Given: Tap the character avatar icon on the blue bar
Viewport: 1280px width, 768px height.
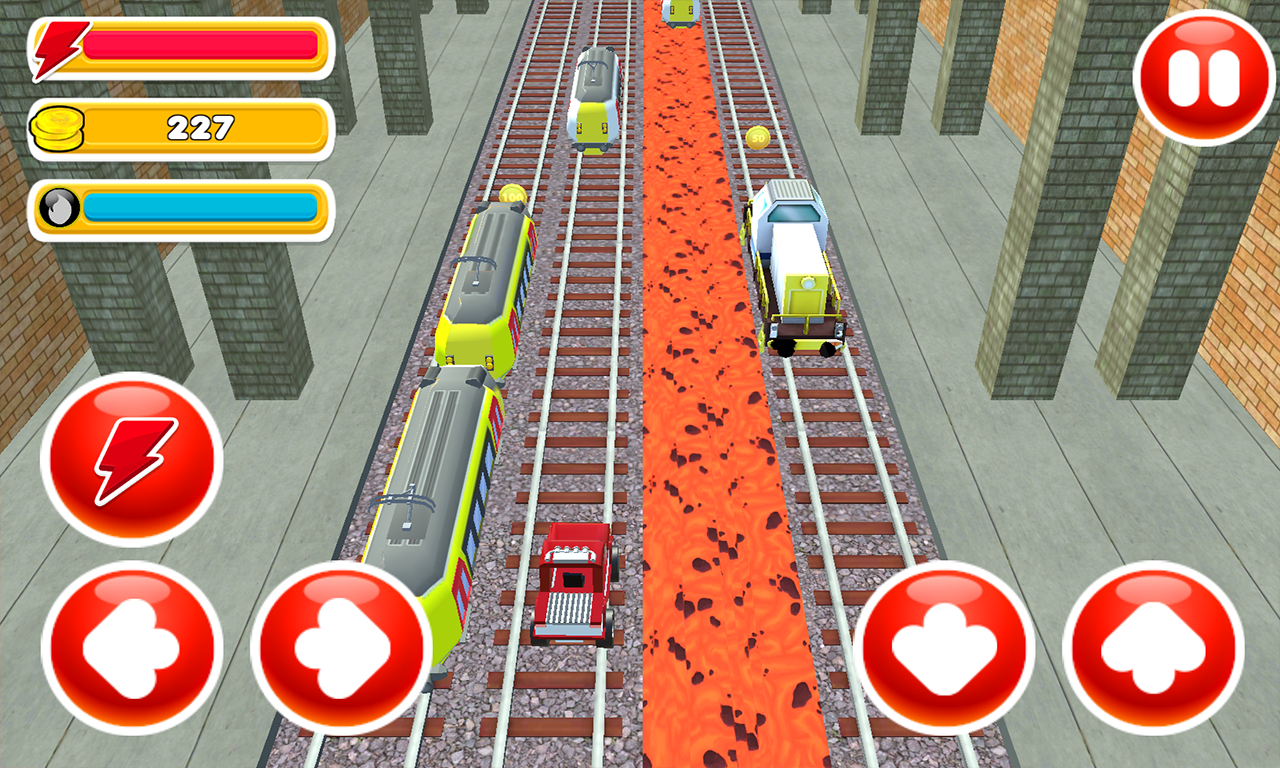Looking at the screenshot, I should click(x=58, y=208).
